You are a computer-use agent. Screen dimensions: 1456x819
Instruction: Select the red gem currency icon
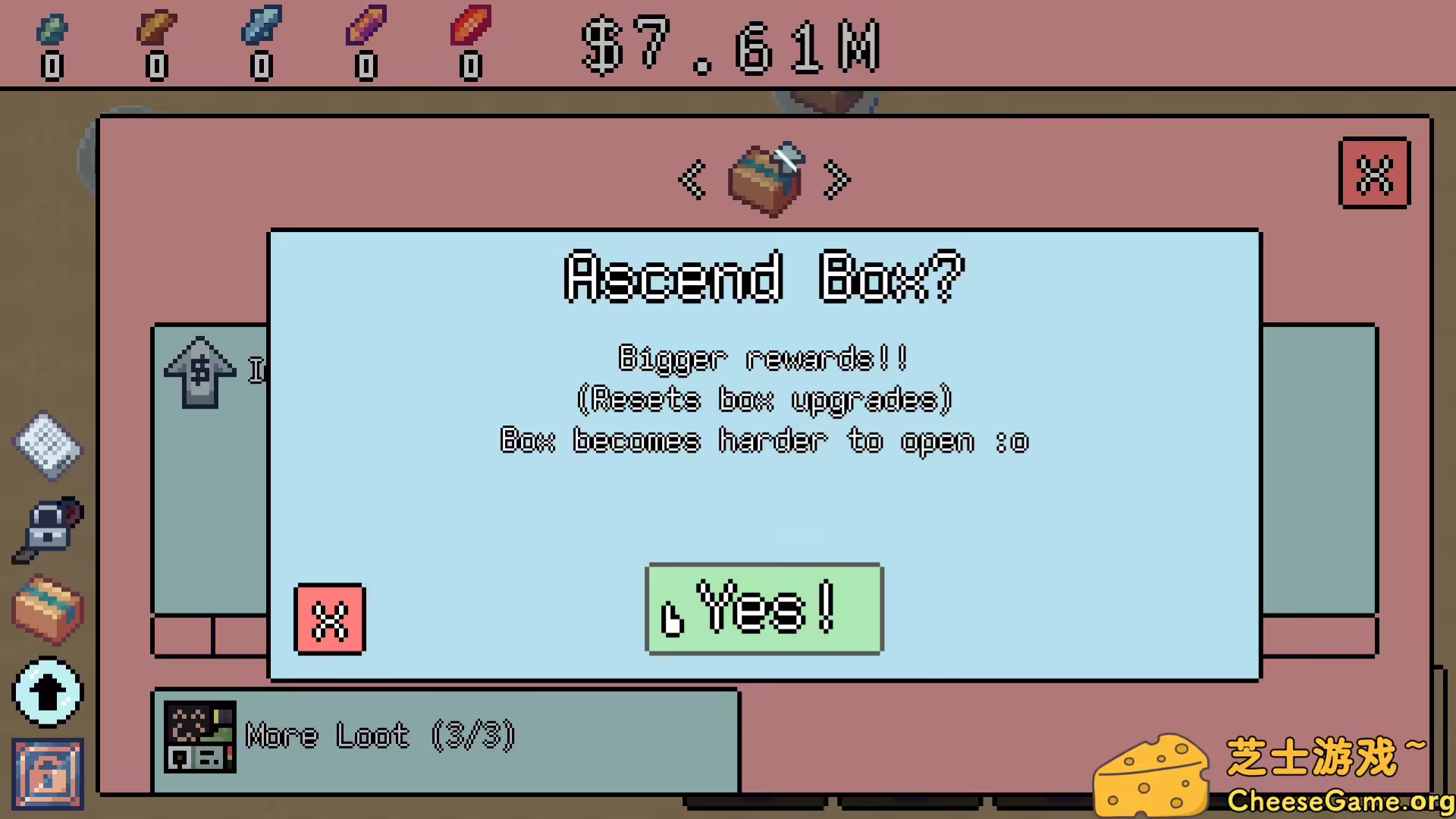[471, 27]
